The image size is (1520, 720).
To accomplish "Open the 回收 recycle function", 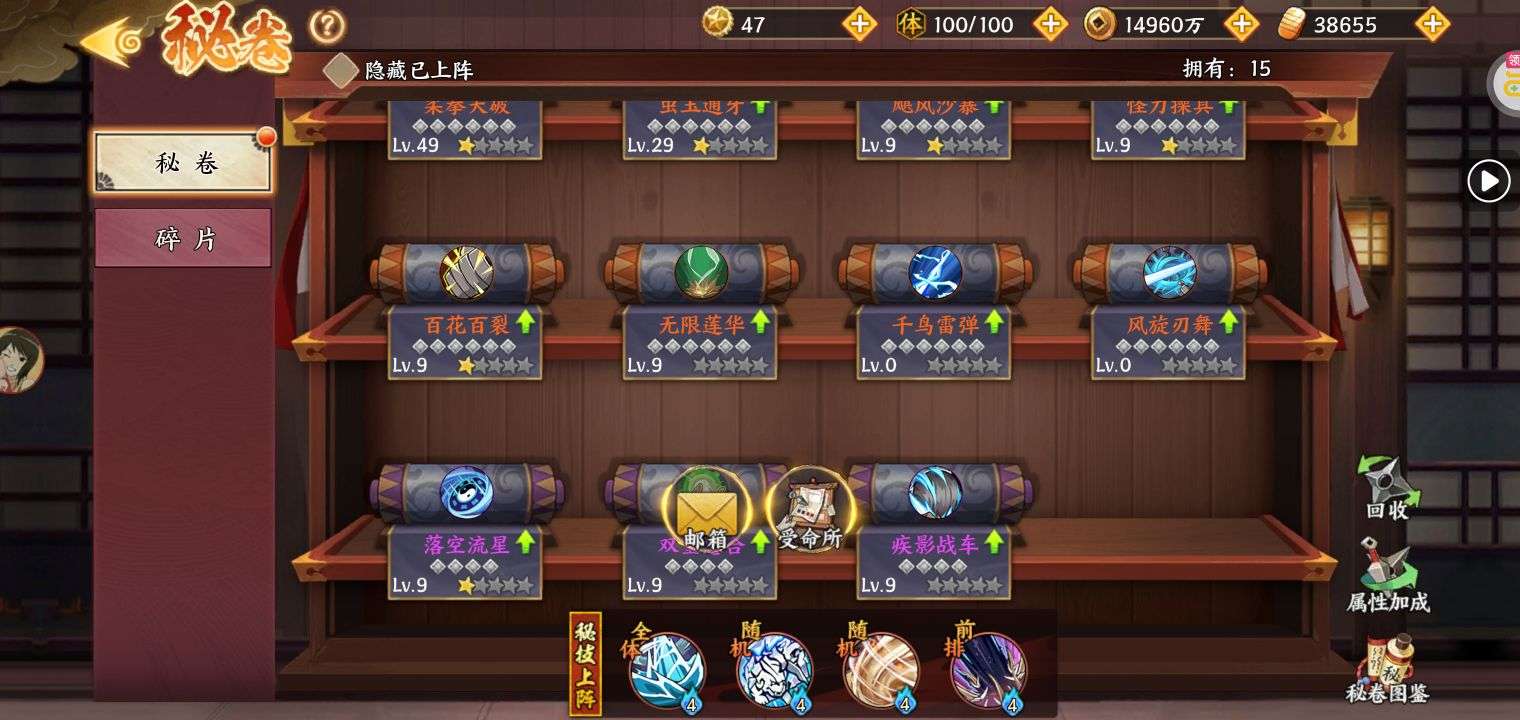I will [1388, 490].
